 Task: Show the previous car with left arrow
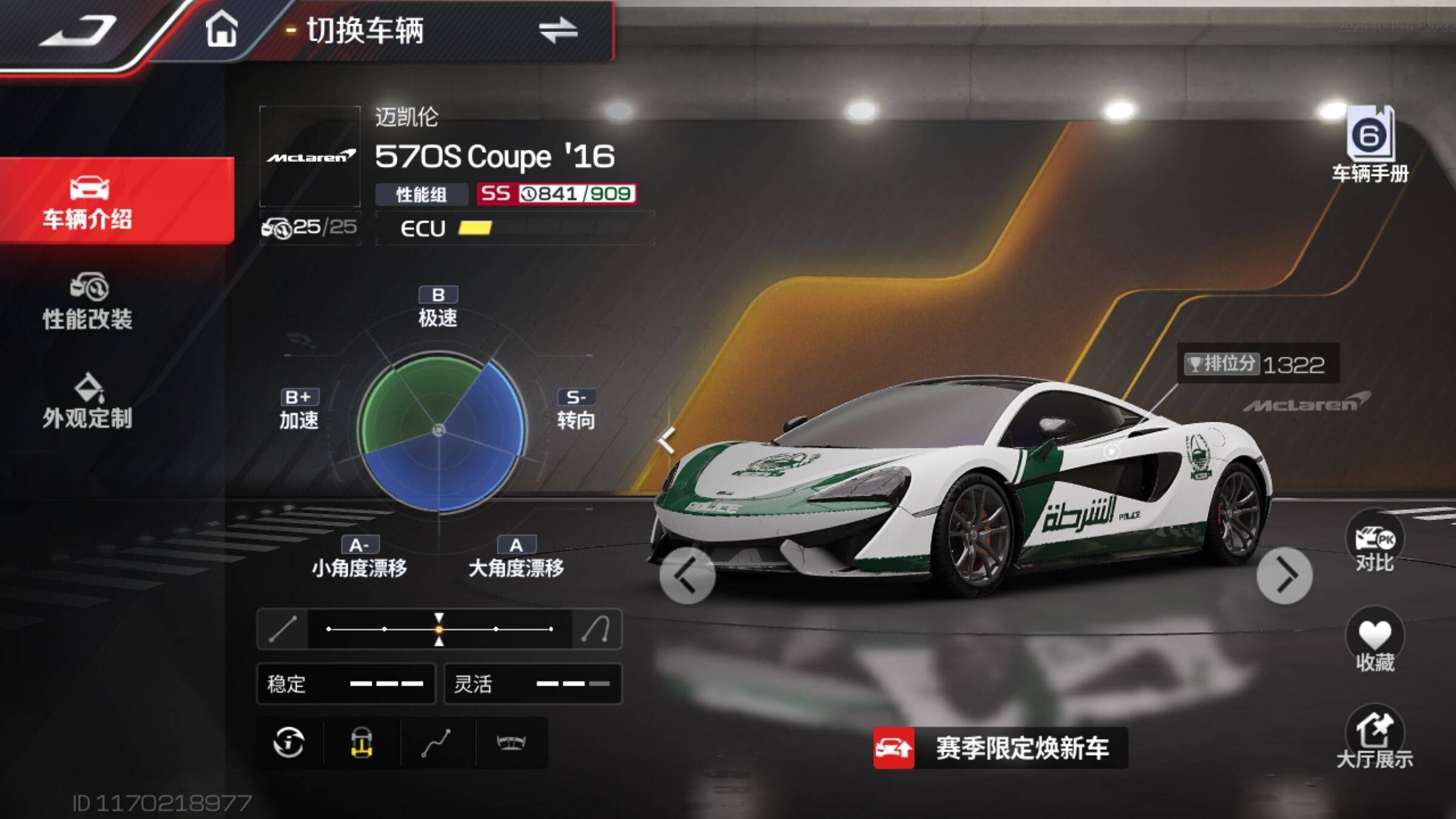click(687, 575)
